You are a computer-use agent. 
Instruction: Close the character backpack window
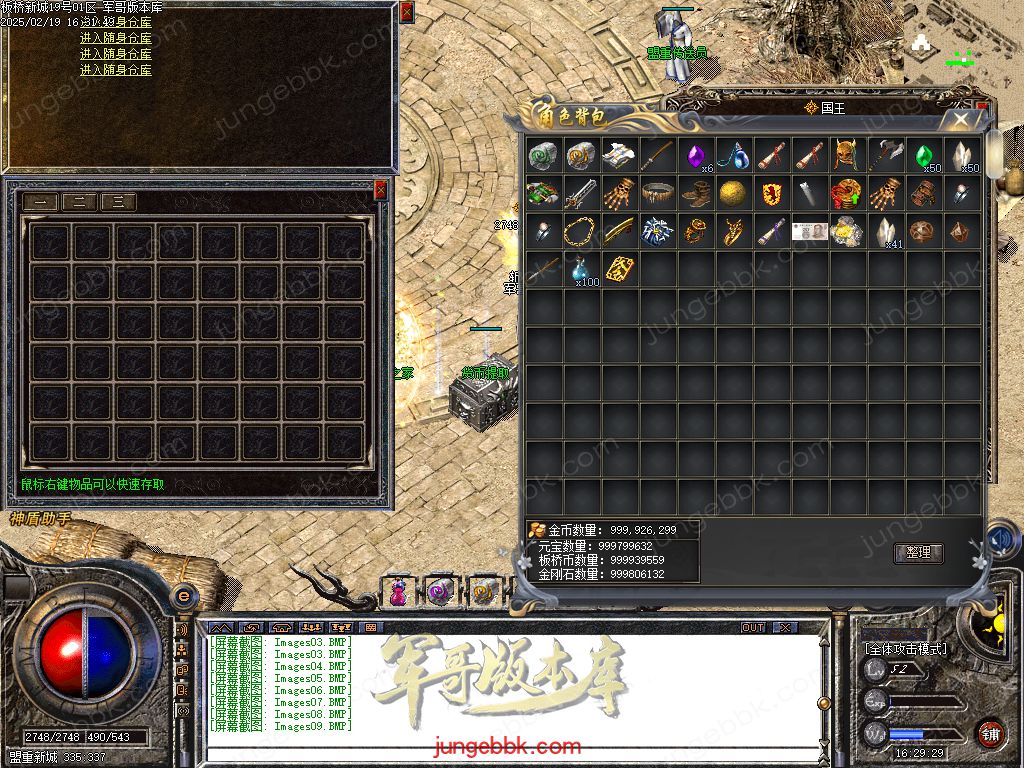click(x=961, y=119)
